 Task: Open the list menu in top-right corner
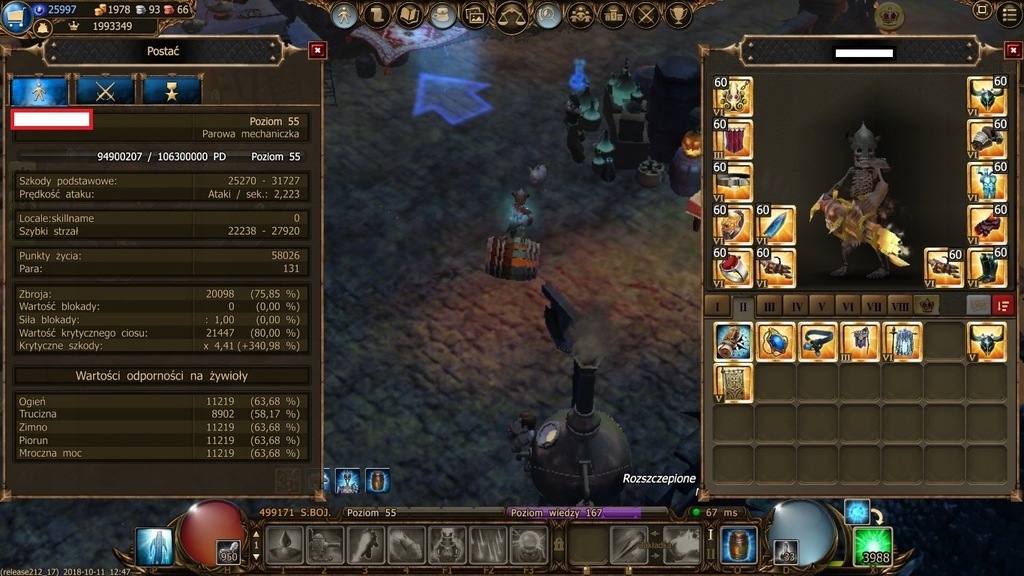pos(1010,13)
